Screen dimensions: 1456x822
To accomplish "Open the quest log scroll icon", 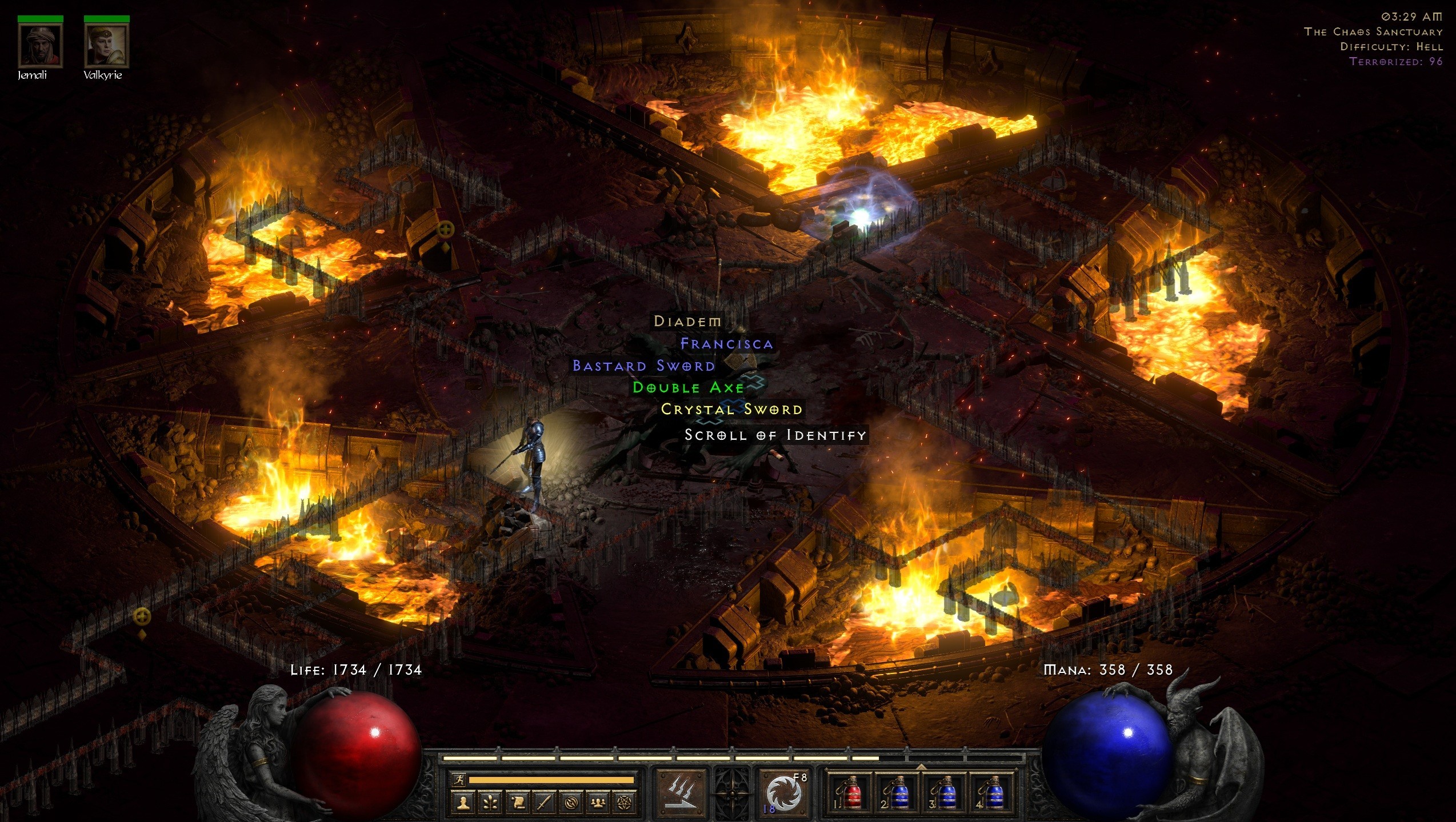I will point(518,803).
